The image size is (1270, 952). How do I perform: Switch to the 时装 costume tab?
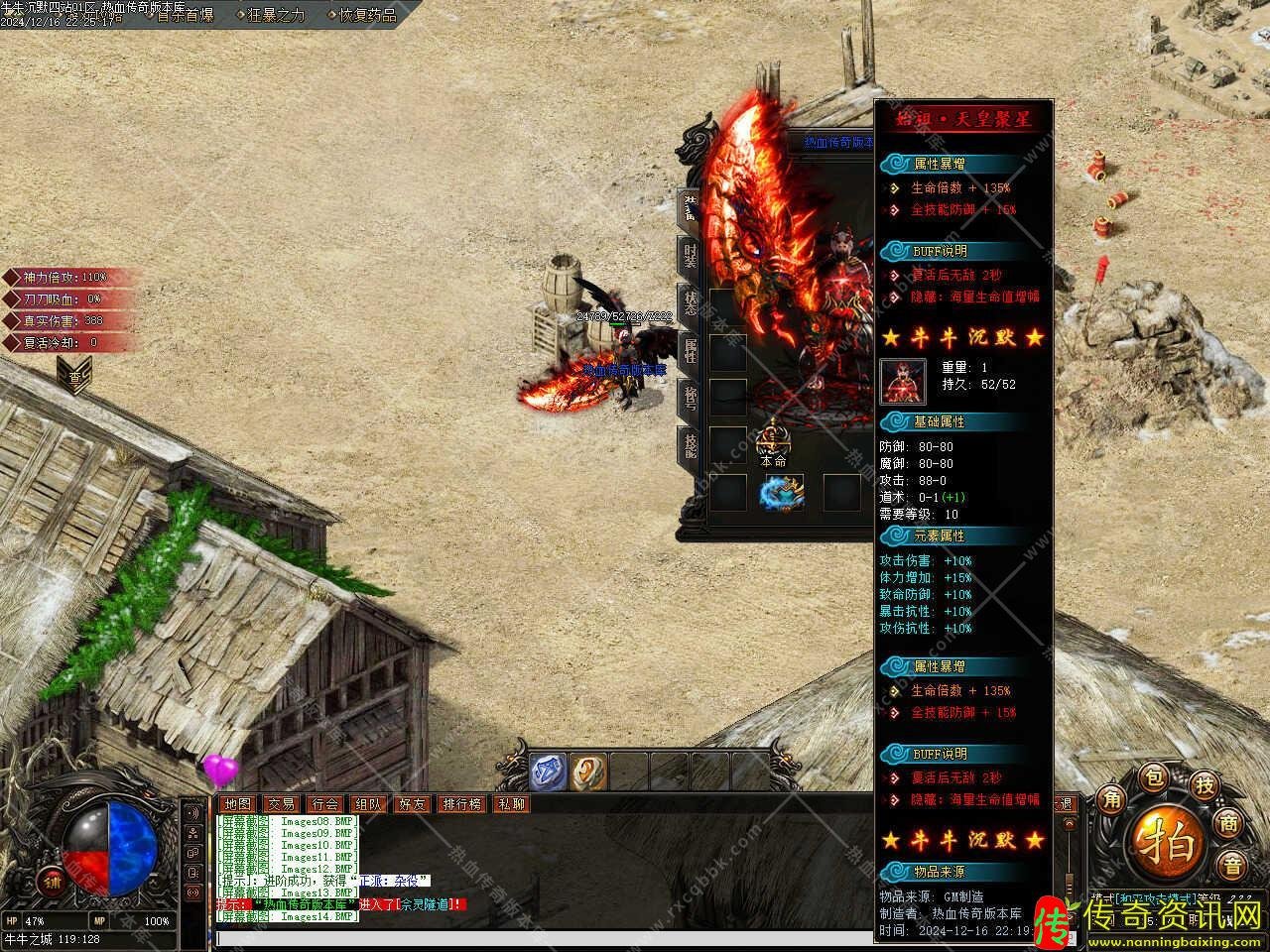[x=690, y=255]
